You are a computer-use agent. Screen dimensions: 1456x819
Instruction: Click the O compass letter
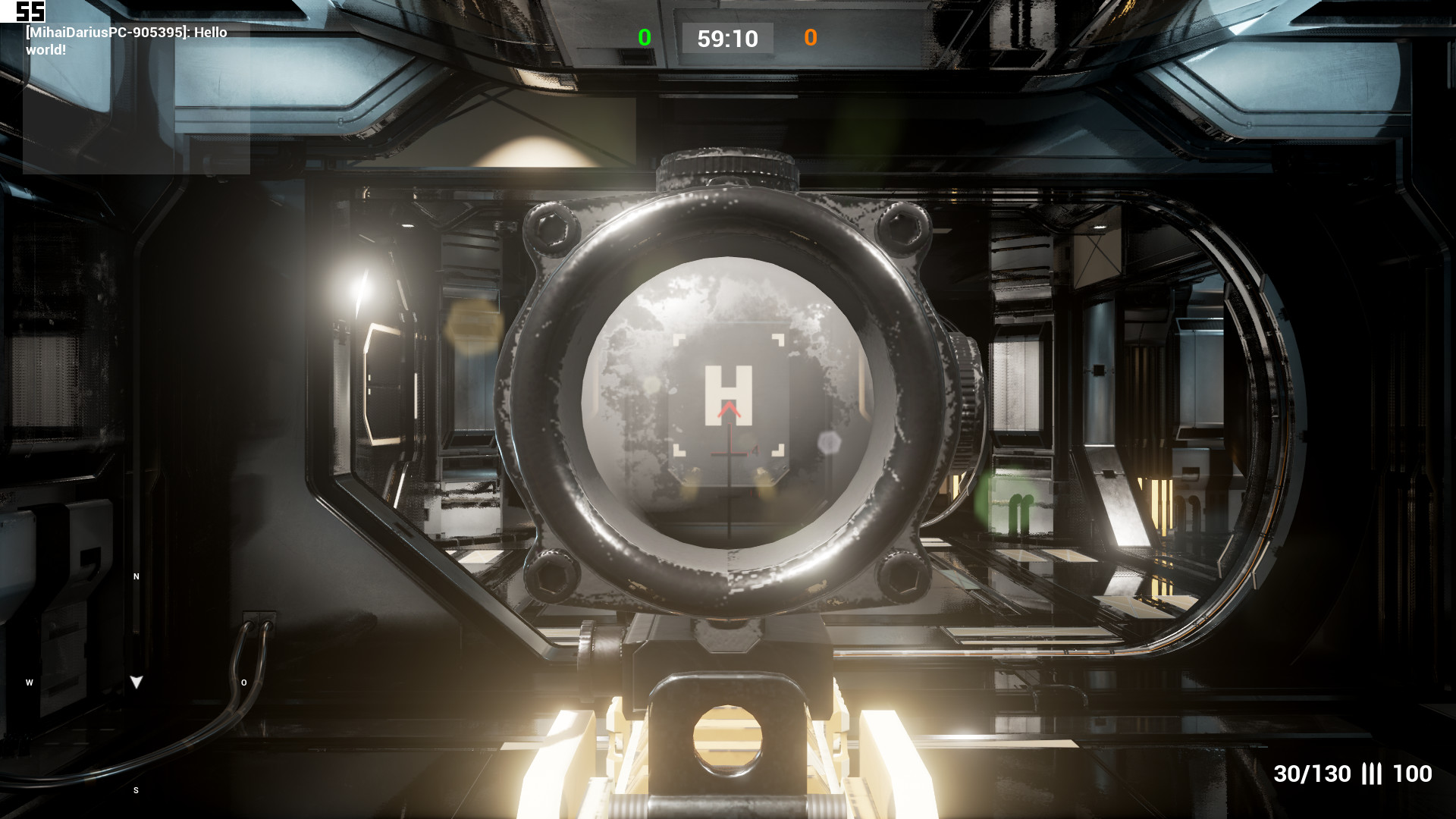[243, 682]
